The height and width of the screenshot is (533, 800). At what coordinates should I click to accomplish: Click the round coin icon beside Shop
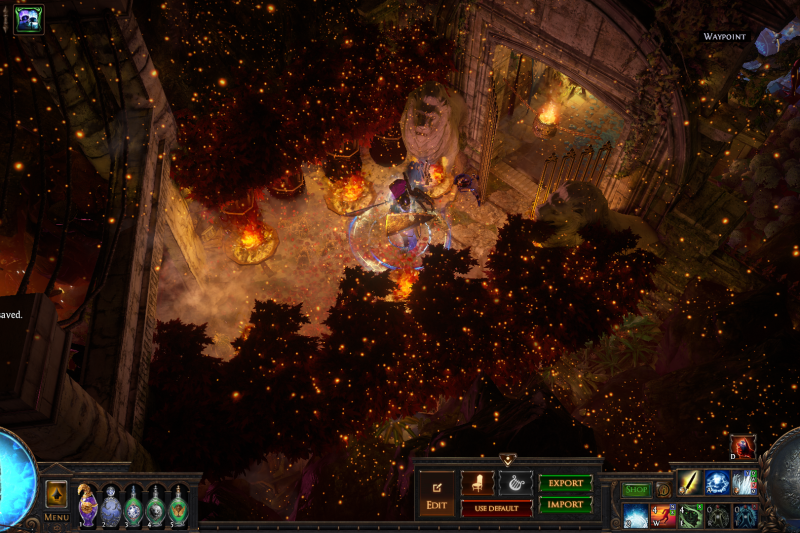pyautogui.click(x=663, y=490)
